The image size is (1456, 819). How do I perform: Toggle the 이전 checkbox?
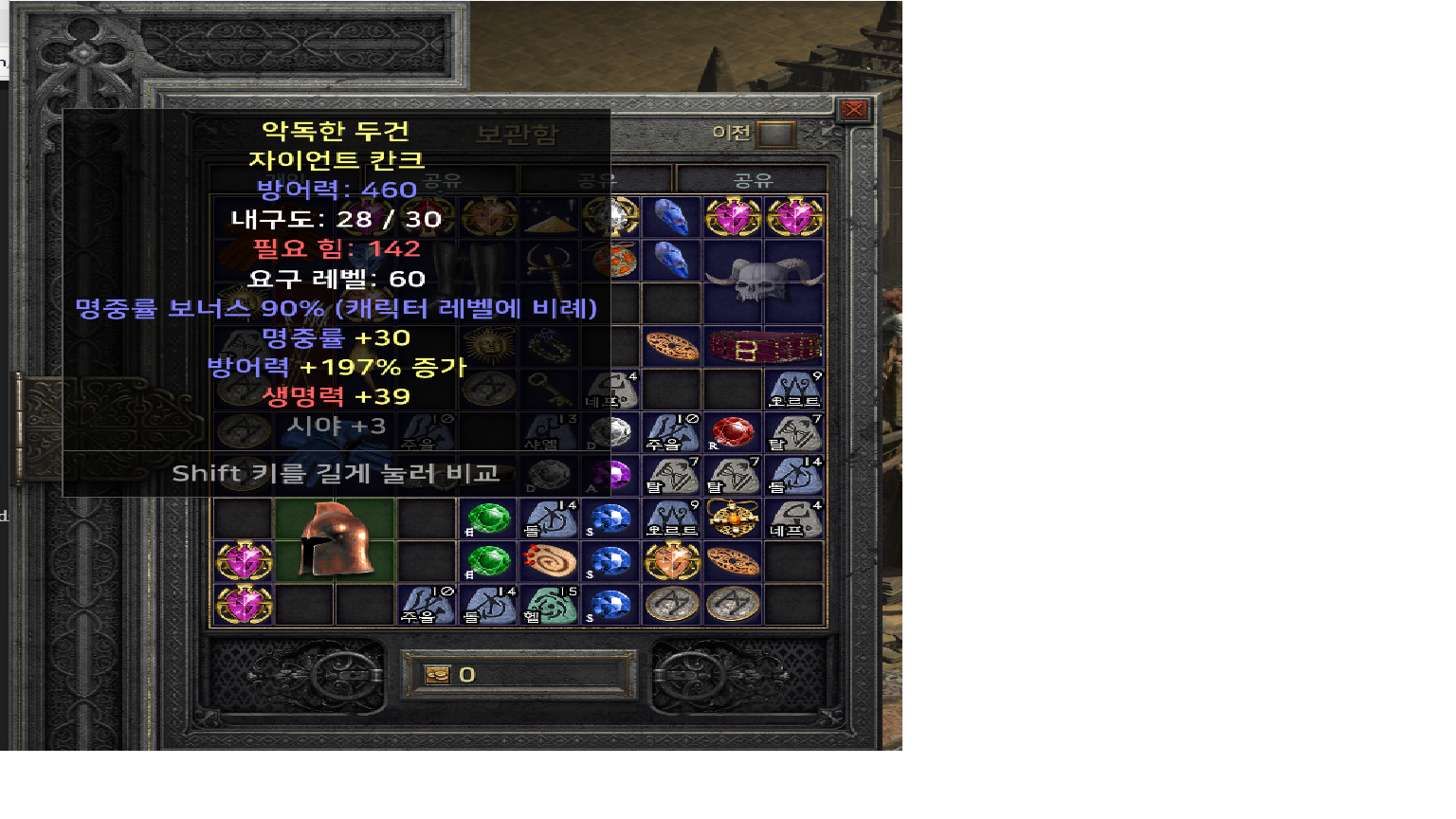(x=775, y=135)
